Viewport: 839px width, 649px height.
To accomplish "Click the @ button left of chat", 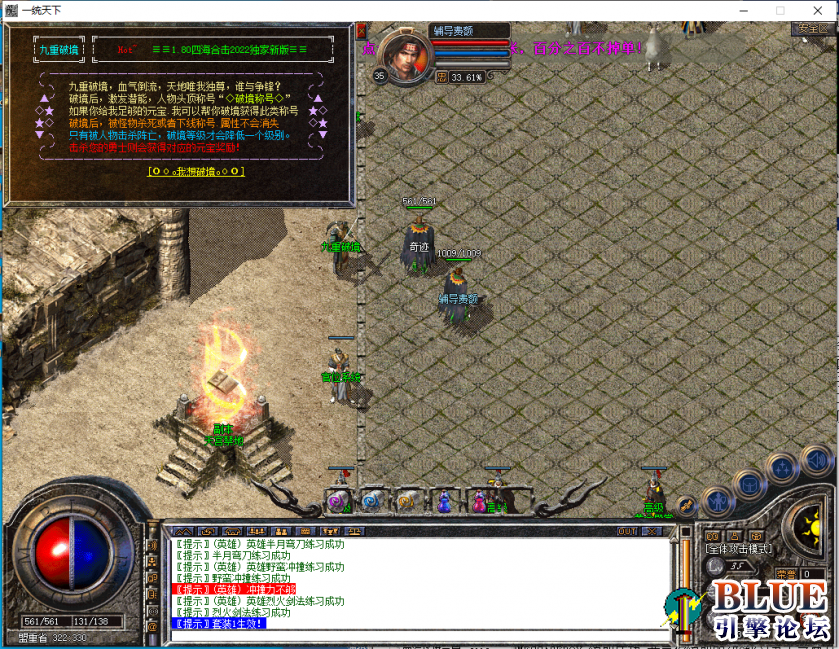I will coord(153,623).
